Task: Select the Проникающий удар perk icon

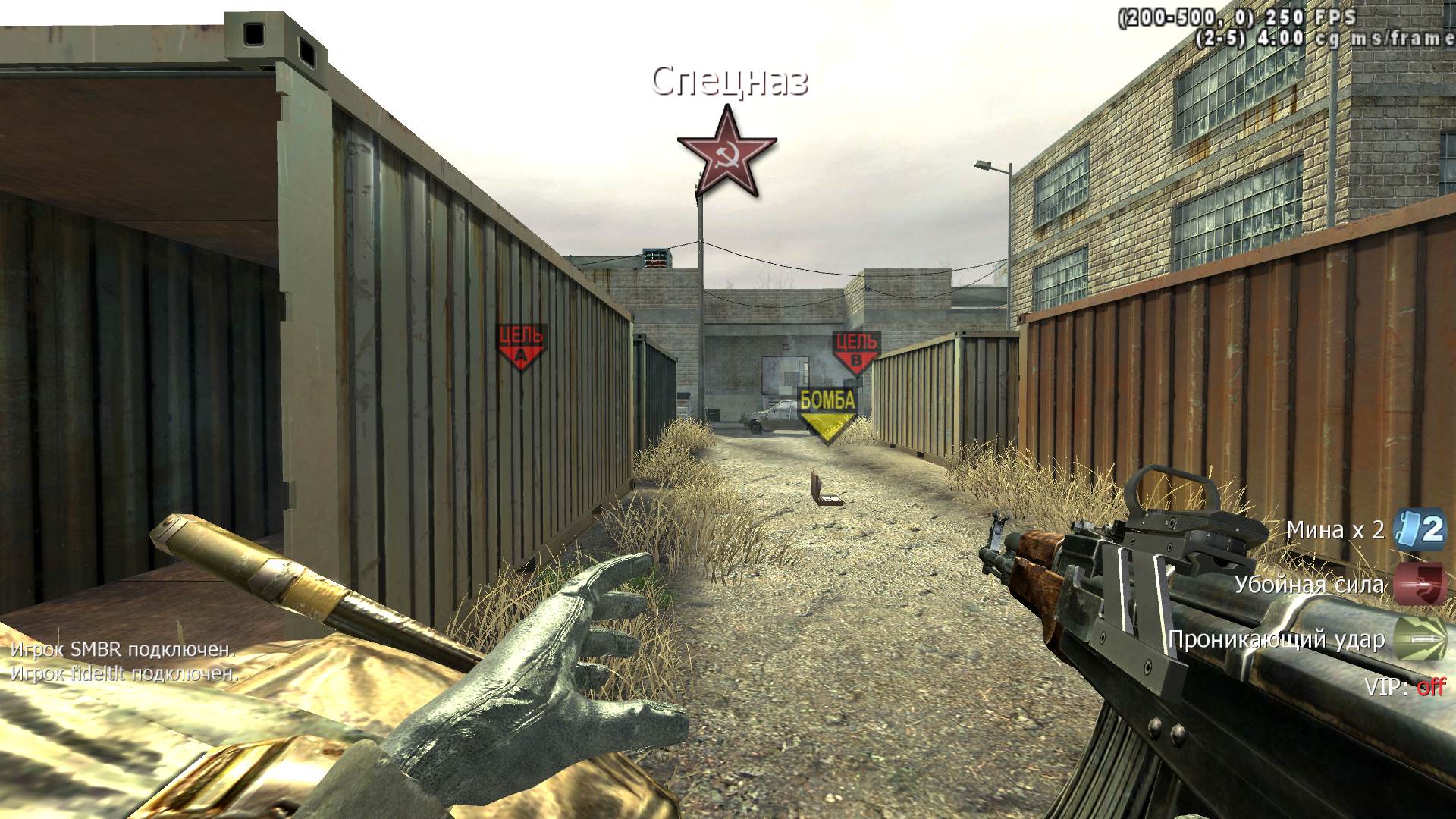Action: pos(1420,639)
